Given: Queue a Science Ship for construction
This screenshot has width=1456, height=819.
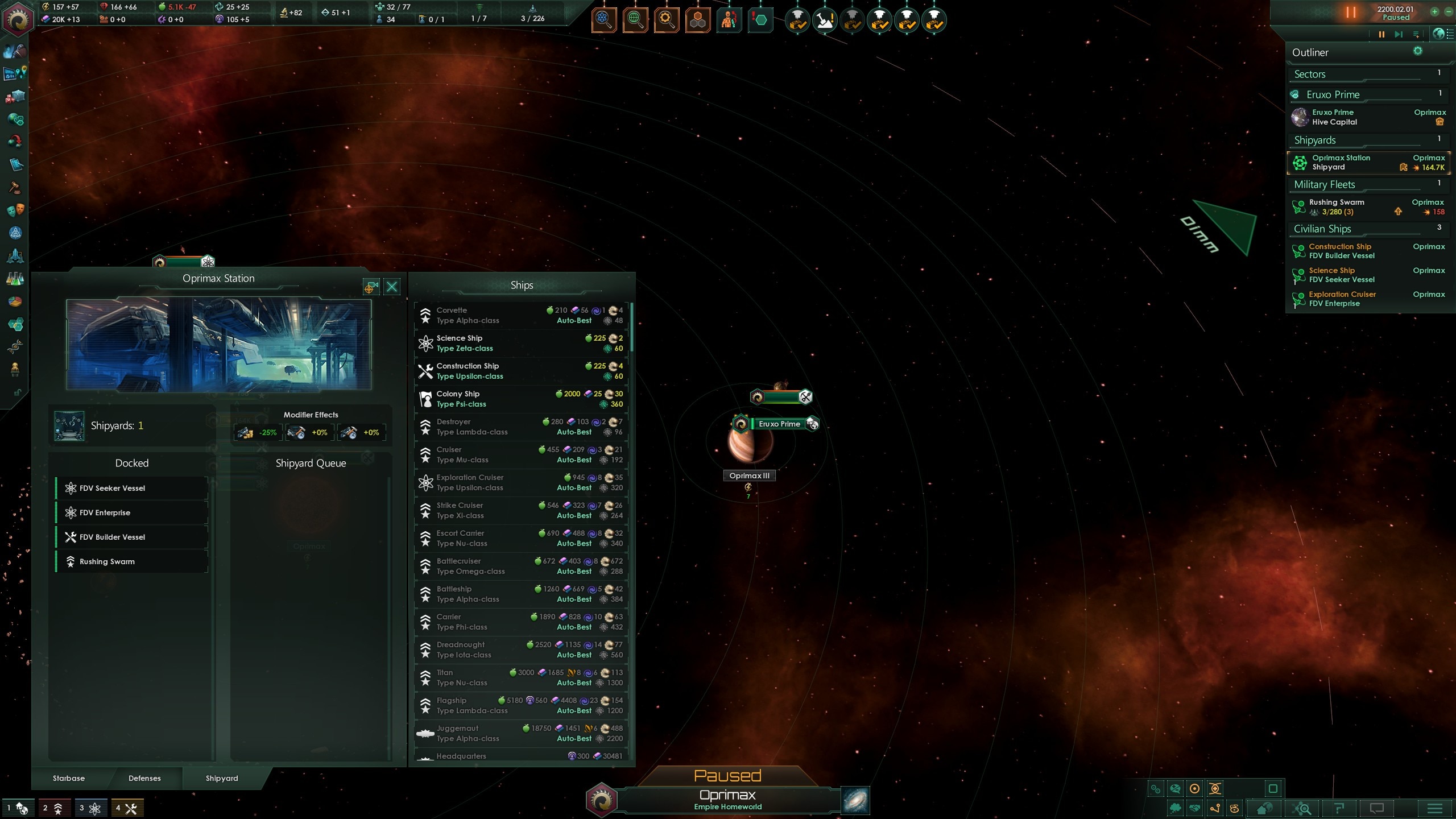Looking at the screenshot, I should click(x=521, y=343).
